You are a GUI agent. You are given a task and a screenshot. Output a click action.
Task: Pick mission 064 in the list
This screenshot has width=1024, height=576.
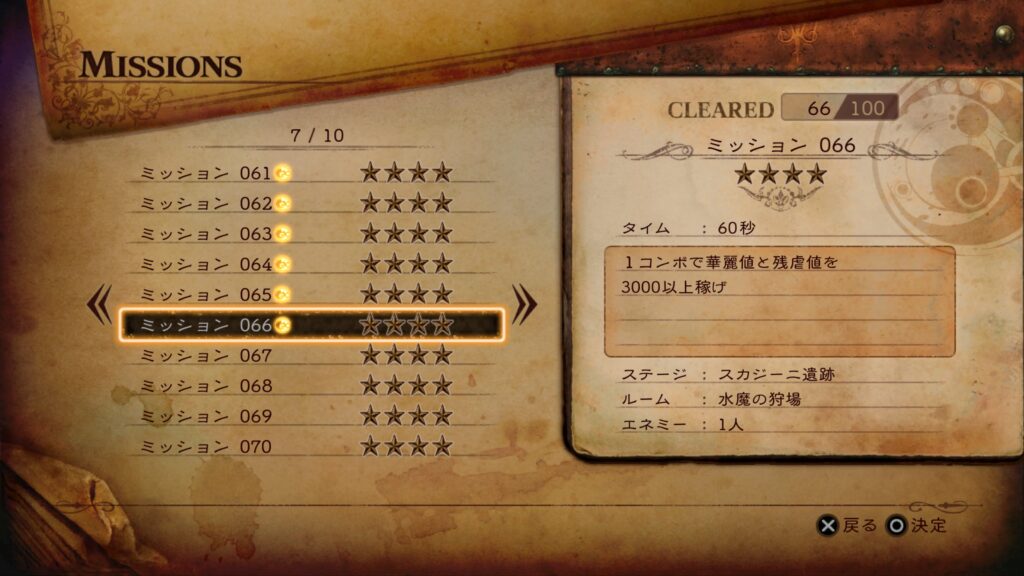pos(310,264)
